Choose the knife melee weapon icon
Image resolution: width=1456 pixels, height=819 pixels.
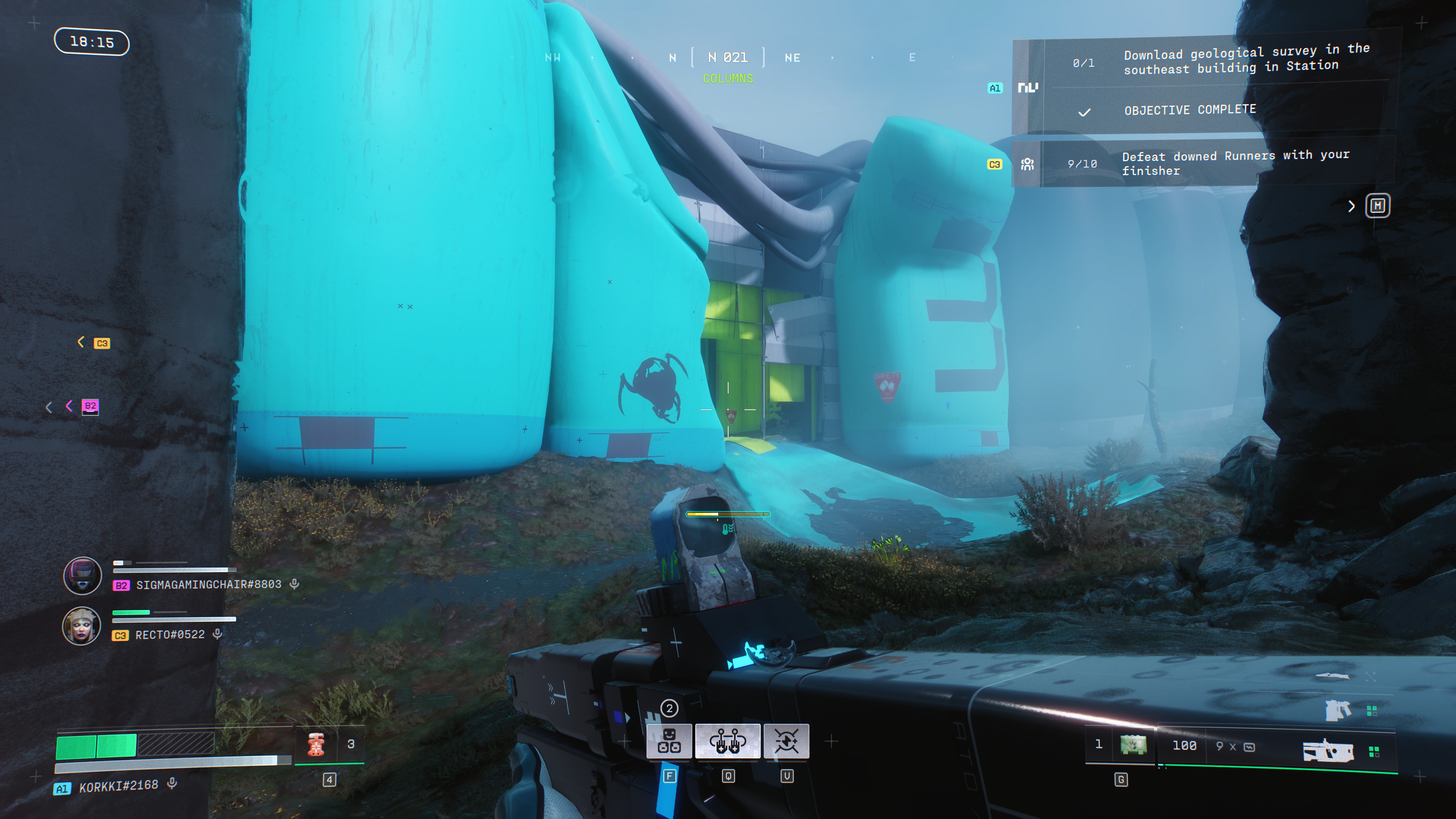tap(1333, 675)
